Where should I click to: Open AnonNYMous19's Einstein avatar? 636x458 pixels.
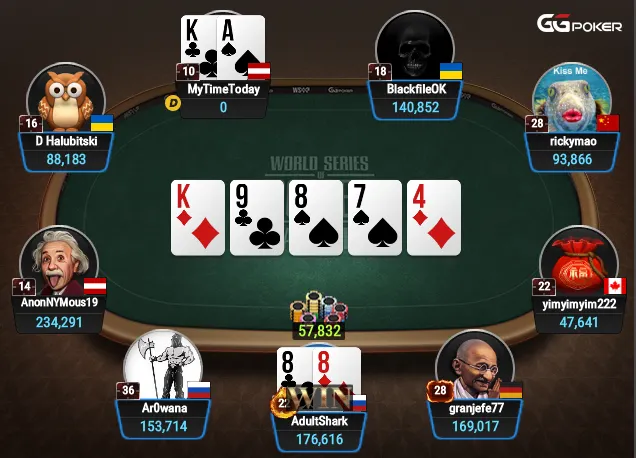tap(59, 258)
